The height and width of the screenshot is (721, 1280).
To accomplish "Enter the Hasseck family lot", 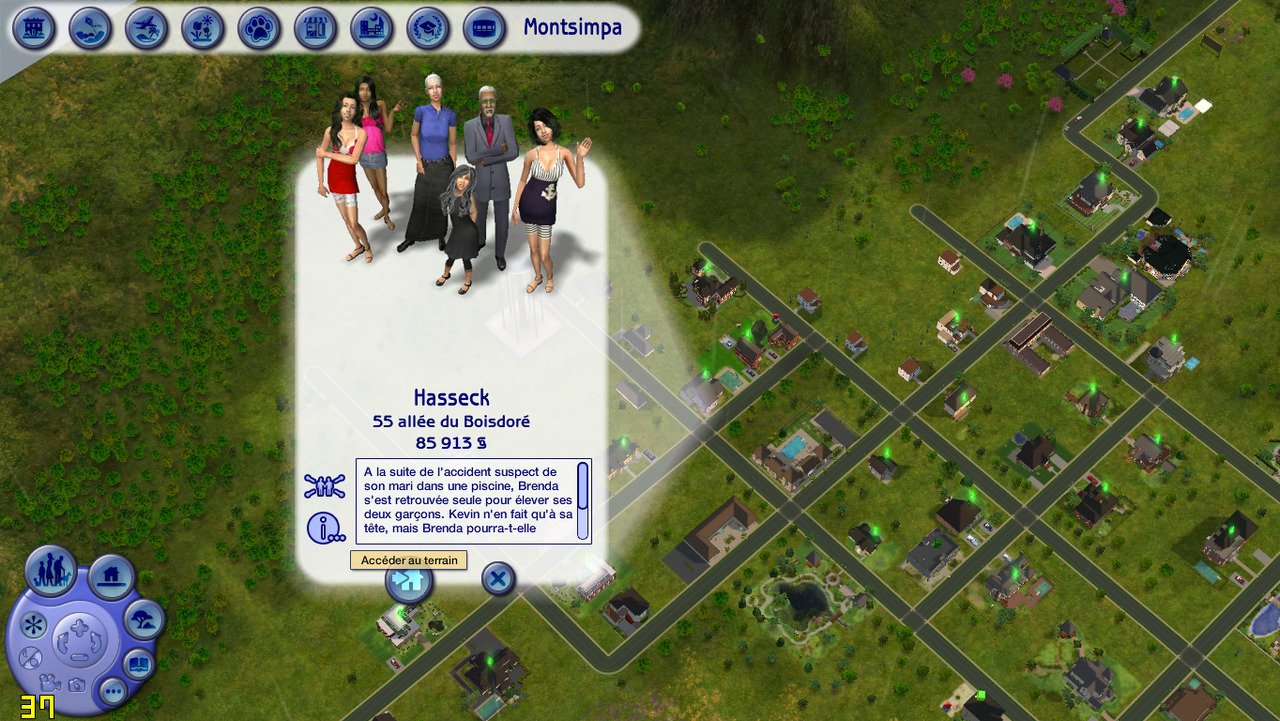I will click(409, 582).
